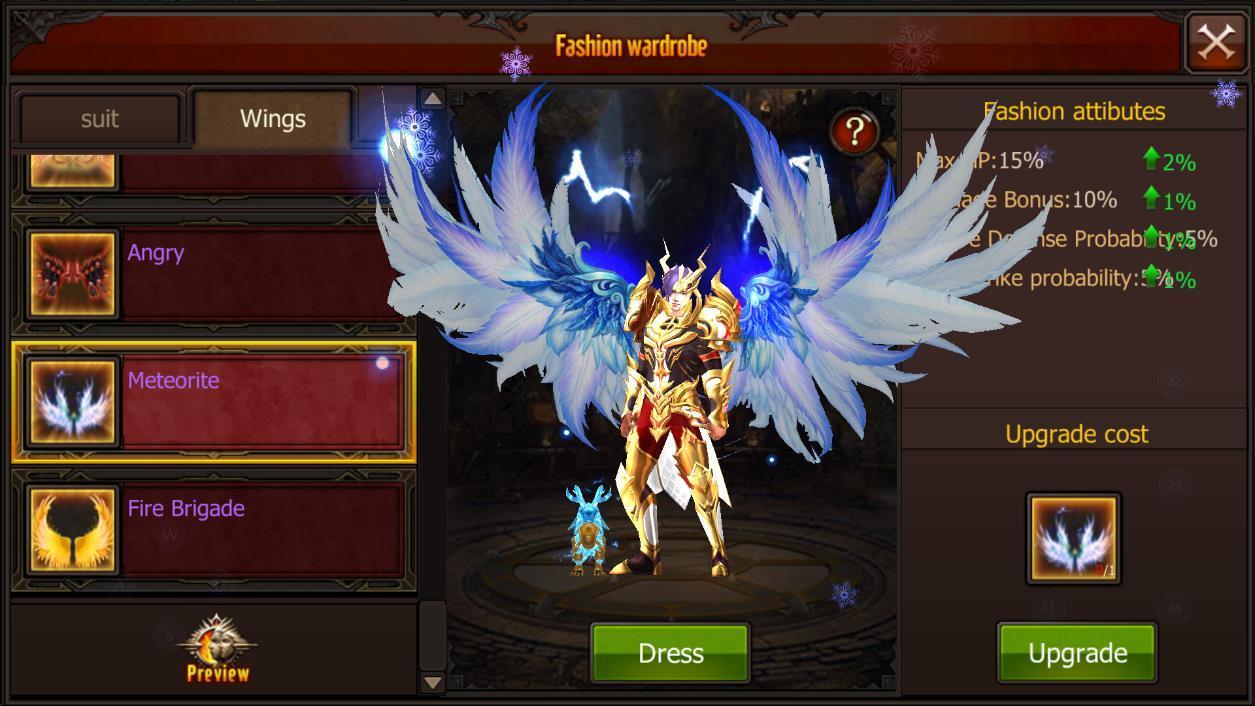Select the upgrade cost wings item
Image resolution: width=1255 pixels, height=706 pixels.
(x=1074, y=539)
